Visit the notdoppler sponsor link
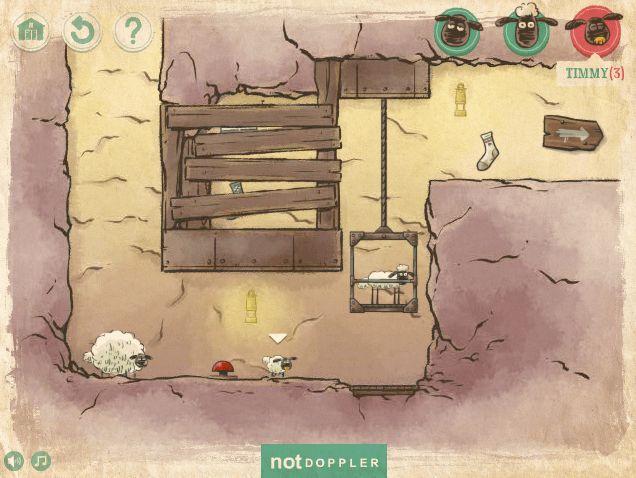 pyautogui.click(x=323, y=462)
